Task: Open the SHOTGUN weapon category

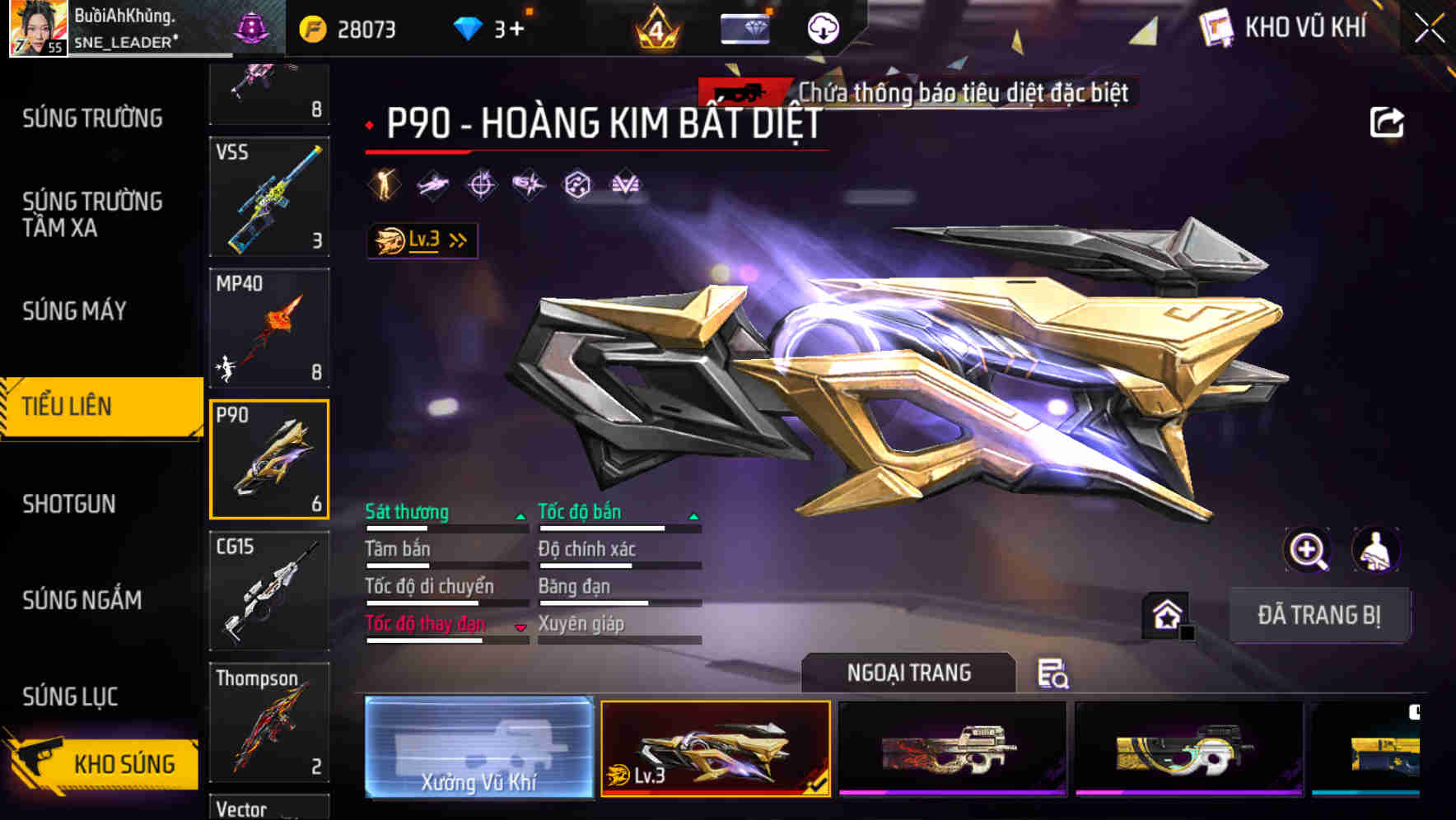Action: [x=69, y=504]
